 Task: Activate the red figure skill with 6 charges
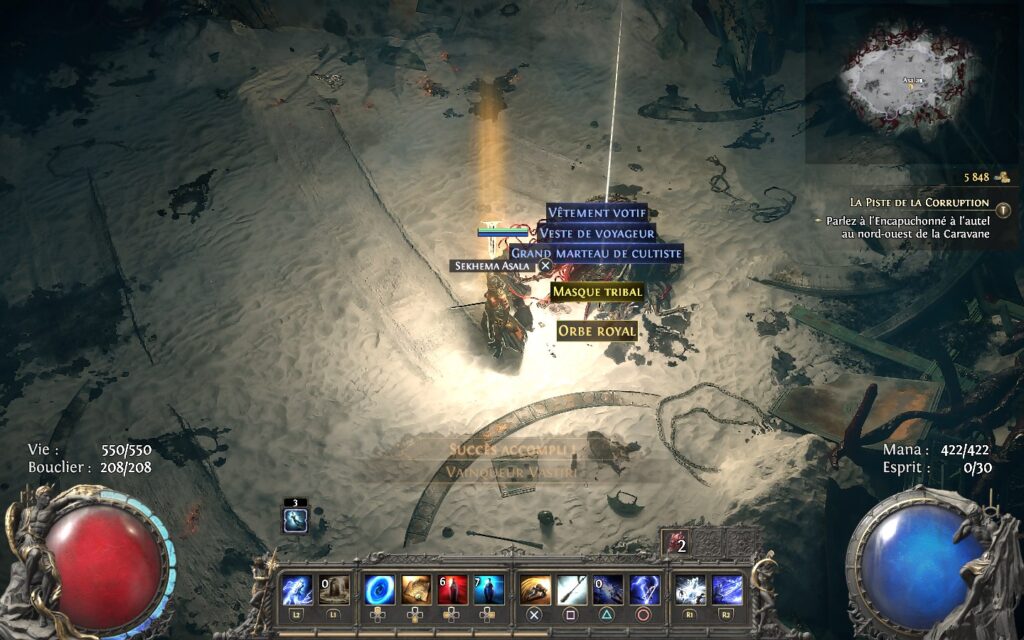tap(452, 590)
